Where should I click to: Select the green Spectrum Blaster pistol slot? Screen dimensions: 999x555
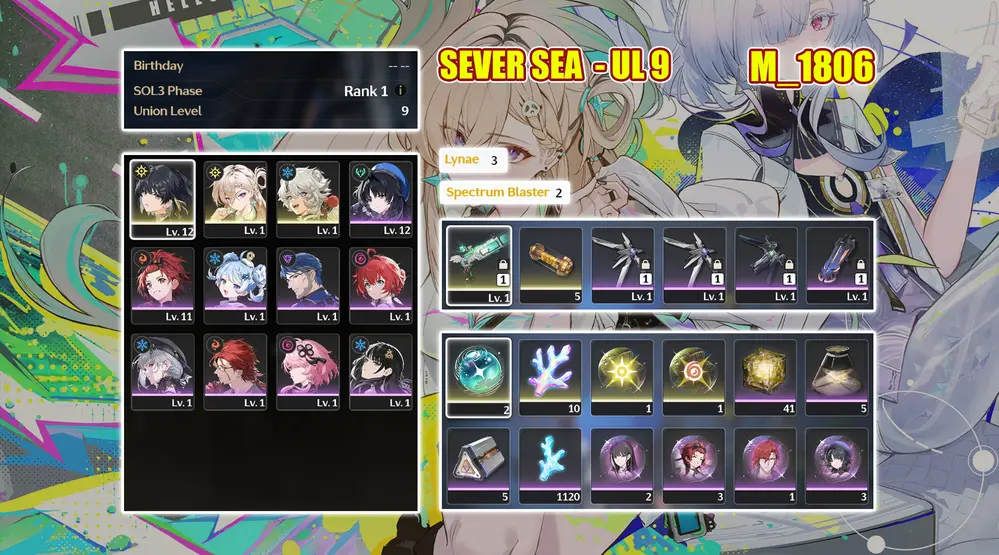[479, 263]
